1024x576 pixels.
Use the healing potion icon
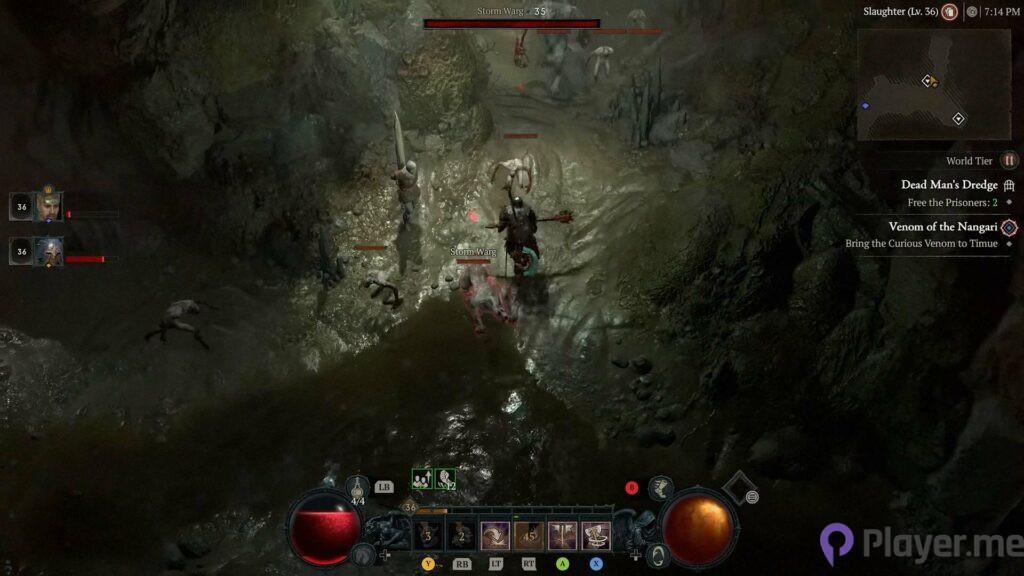coord(357,487)
